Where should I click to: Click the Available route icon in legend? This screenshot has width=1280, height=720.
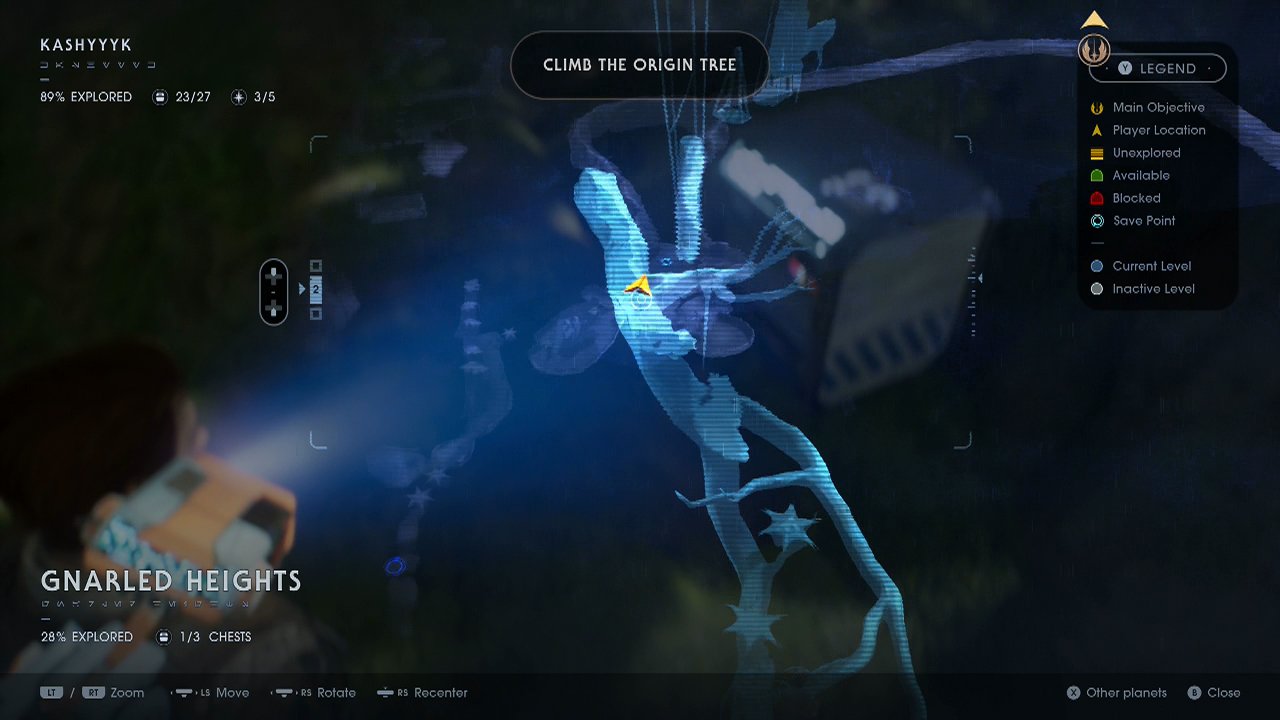(x=1097, y=175)
